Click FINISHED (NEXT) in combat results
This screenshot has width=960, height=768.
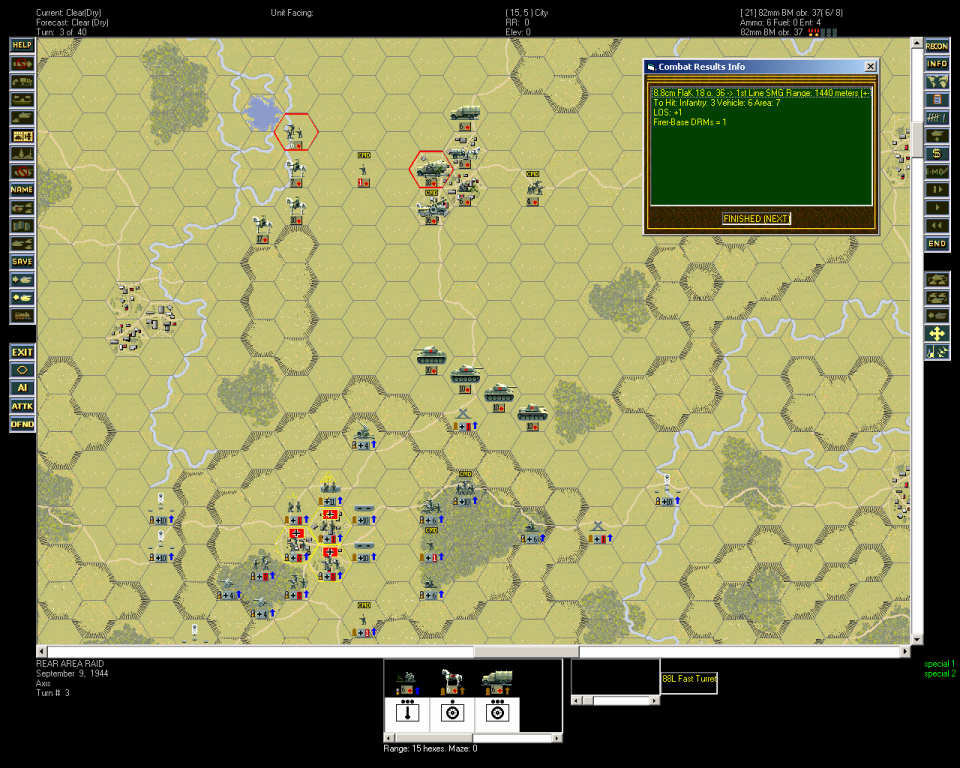click(x=756, y=218)
